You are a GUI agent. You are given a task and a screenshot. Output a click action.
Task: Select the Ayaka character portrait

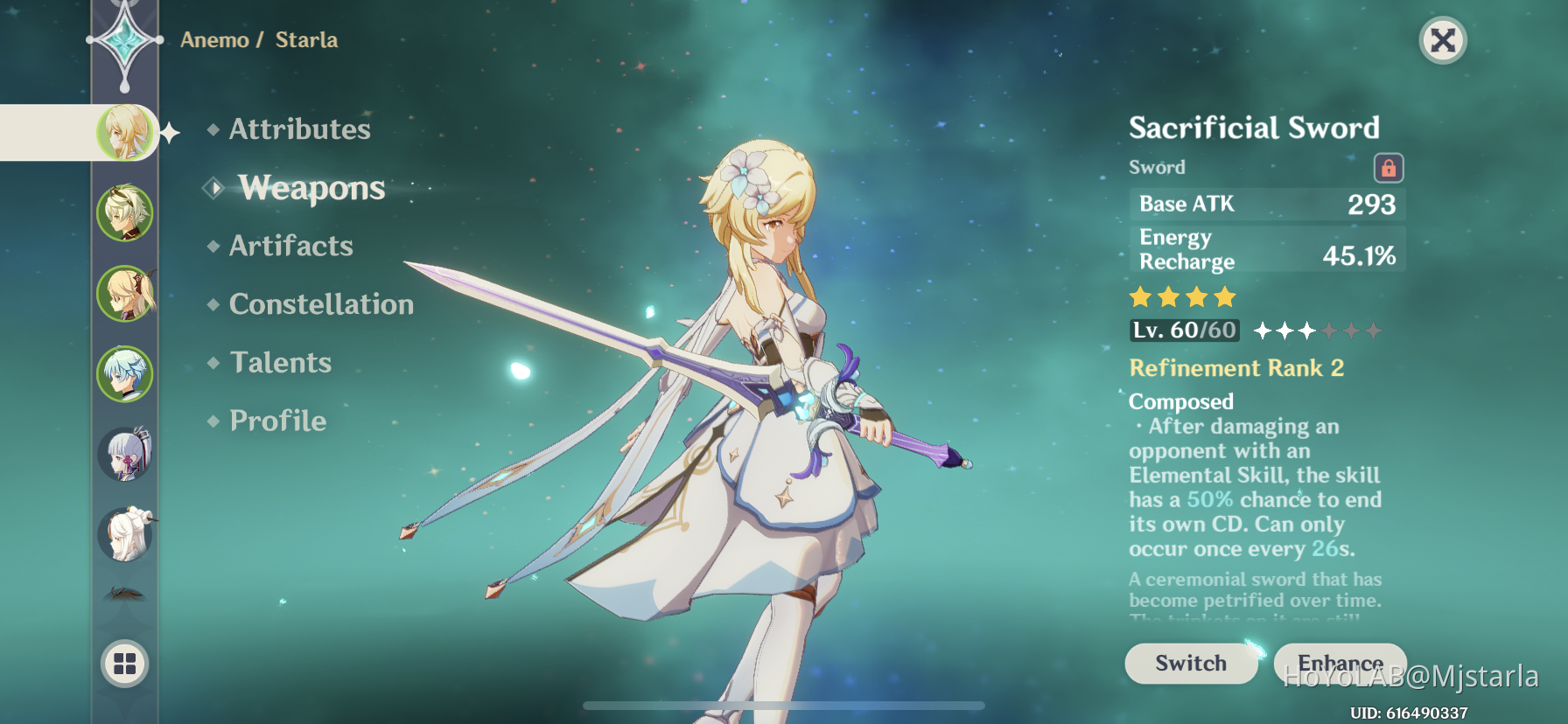coord(125,452)
